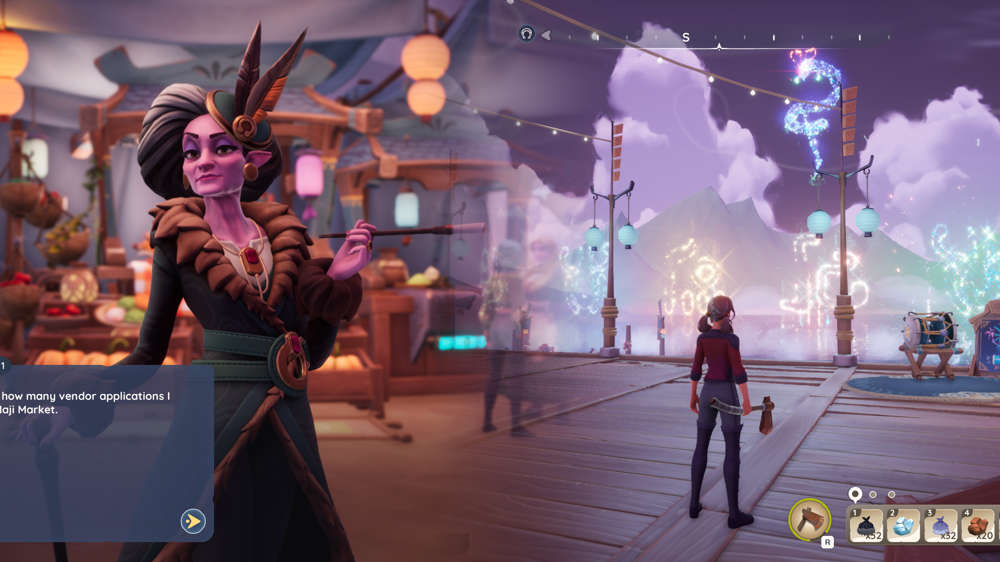Choose the black pouch in hotbar slot 1
The height and width of the screenshot is (562, 1000).
point(866,527)
